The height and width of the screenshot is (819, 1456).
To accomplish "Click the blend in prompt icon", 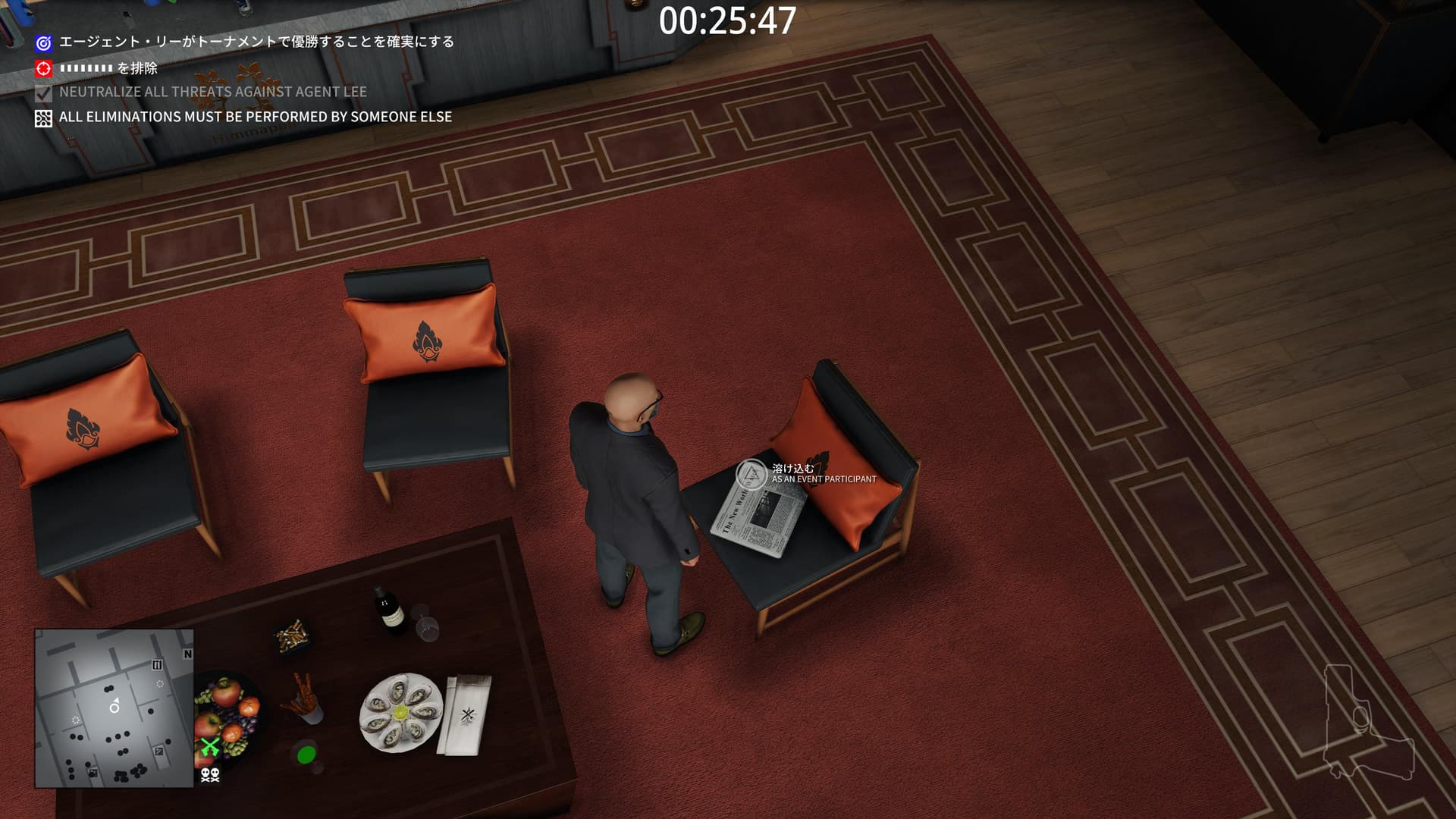I will [752, 475].
